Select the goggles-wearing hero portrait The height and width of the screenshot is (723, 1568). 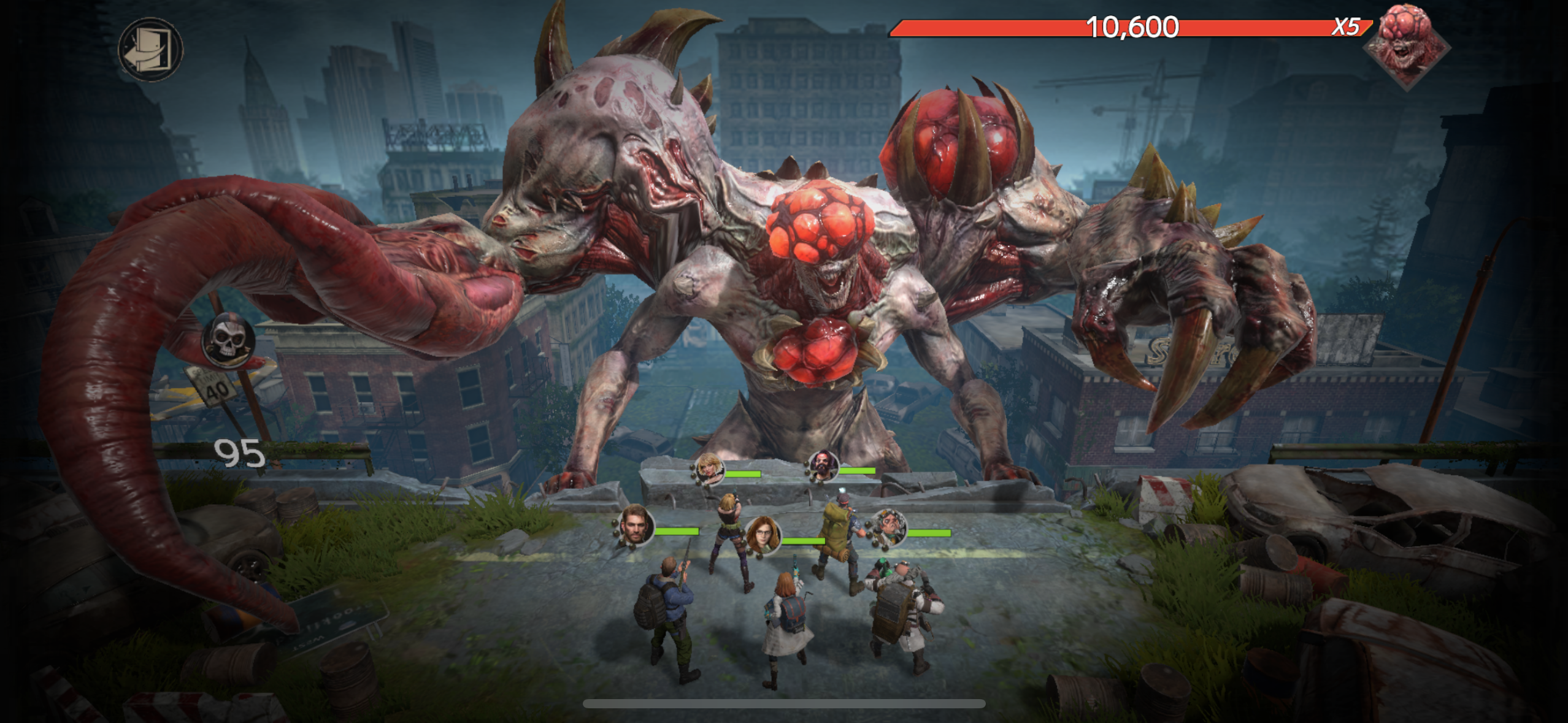[888, 527]
